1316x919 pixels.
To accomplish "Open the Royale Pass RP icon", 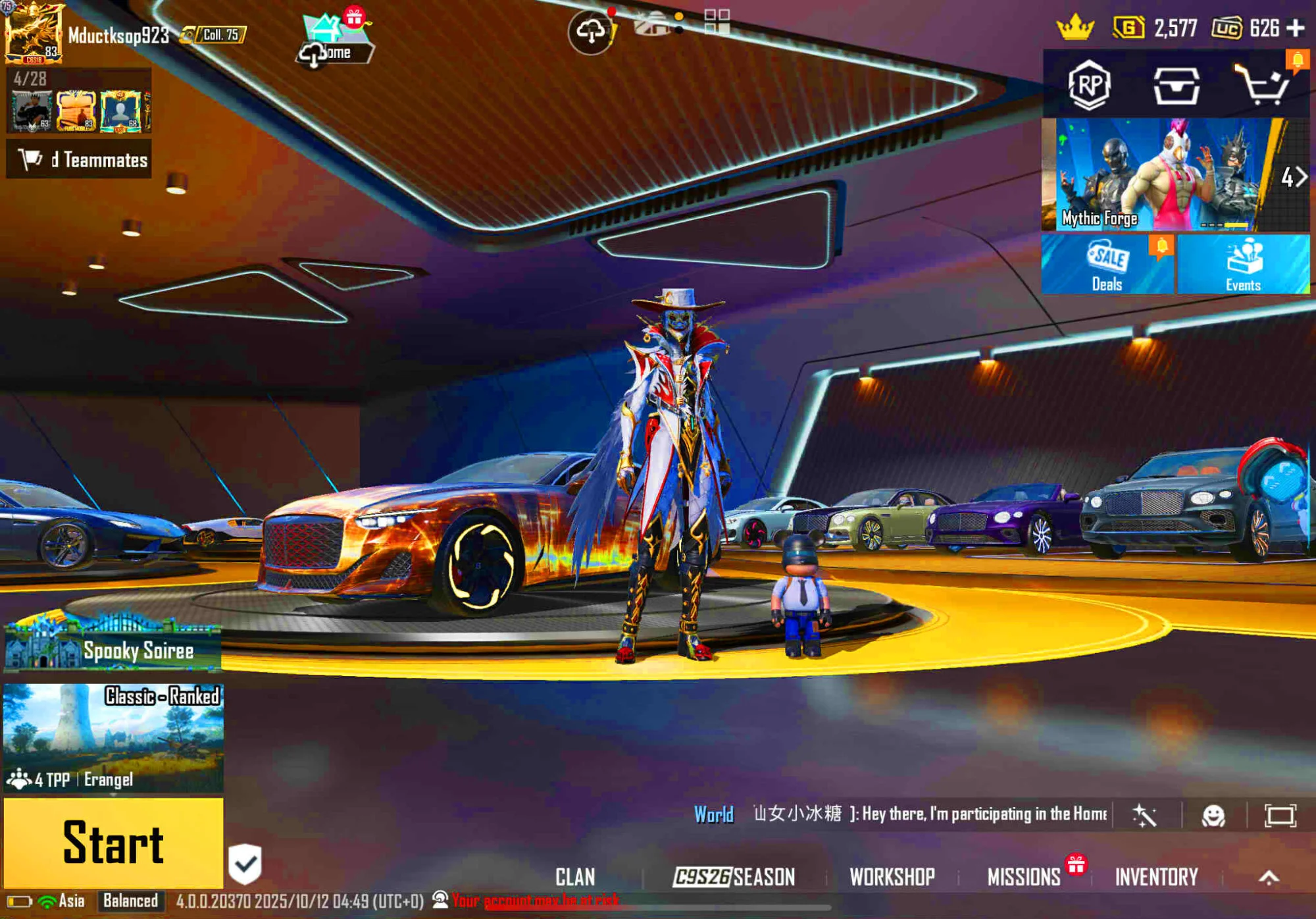I will (1090, 85).
